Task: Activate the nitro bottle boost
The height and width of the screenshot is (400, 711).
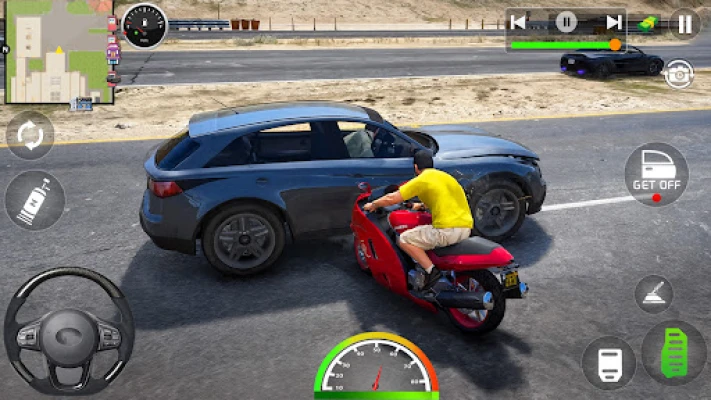Action: [x=35, y=200]
